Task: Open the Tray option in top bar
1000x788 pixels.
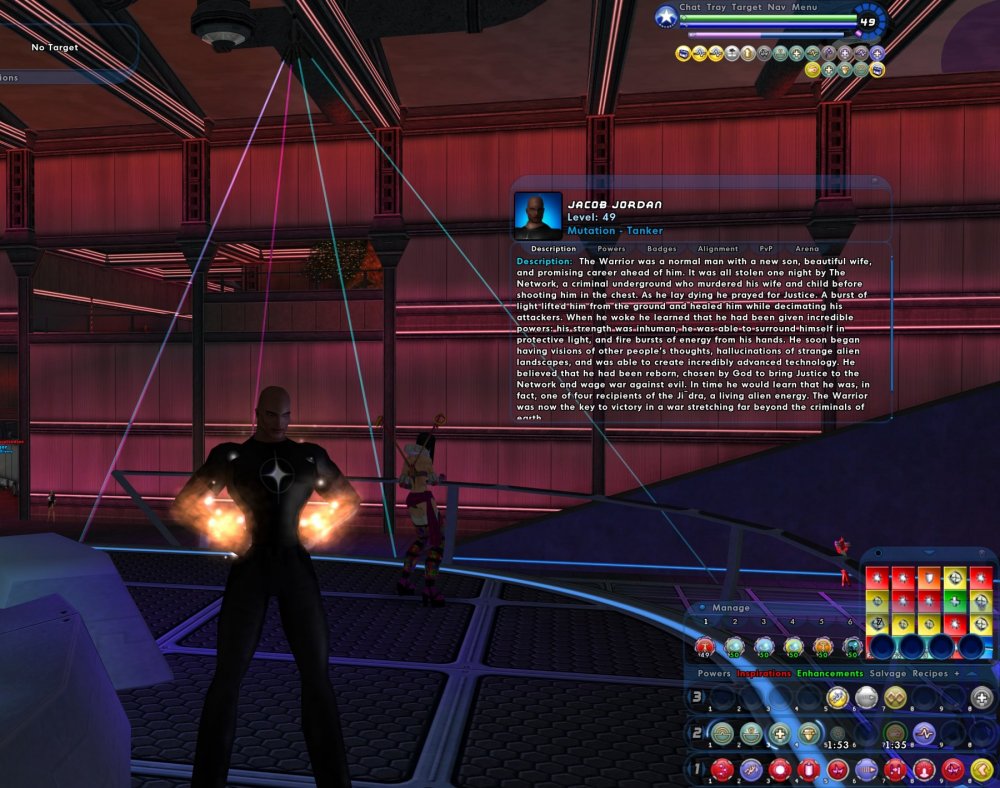Action: click(x=716, y=7)
